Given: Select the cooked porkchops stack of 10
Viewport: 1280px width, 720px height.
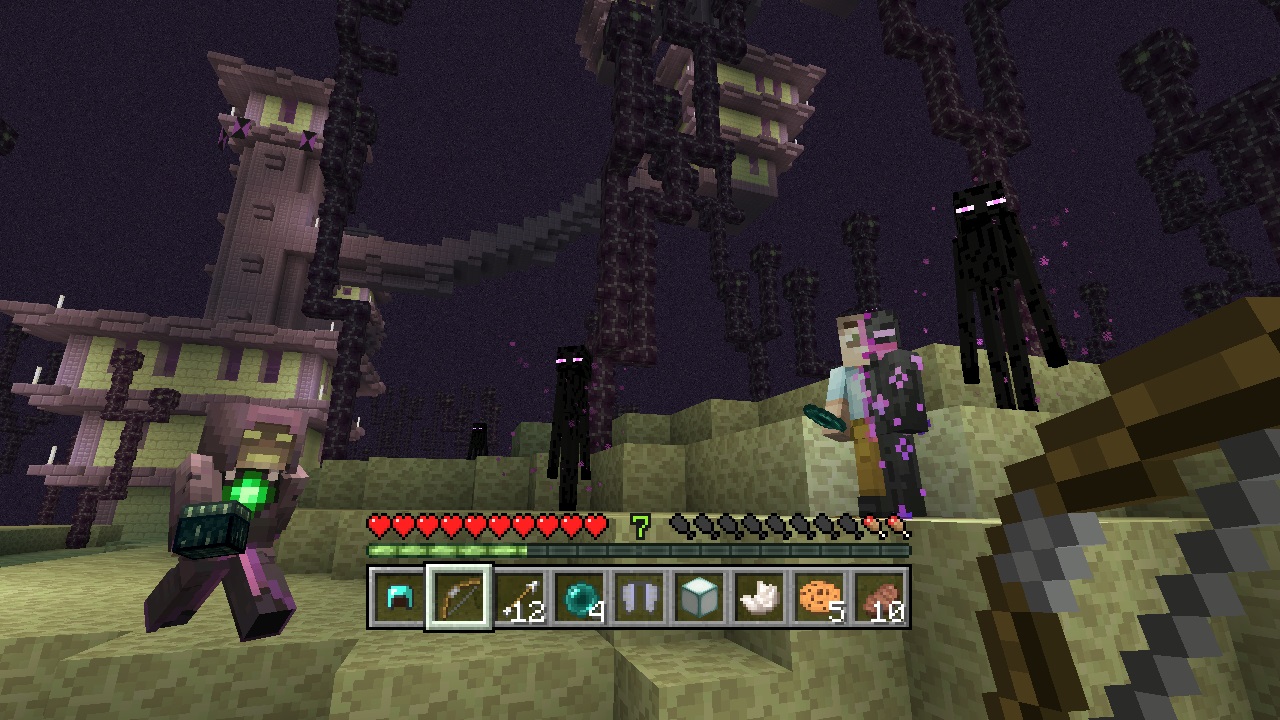Looking at the screenshot, I should pyautogui.click(x=878, y=599).
